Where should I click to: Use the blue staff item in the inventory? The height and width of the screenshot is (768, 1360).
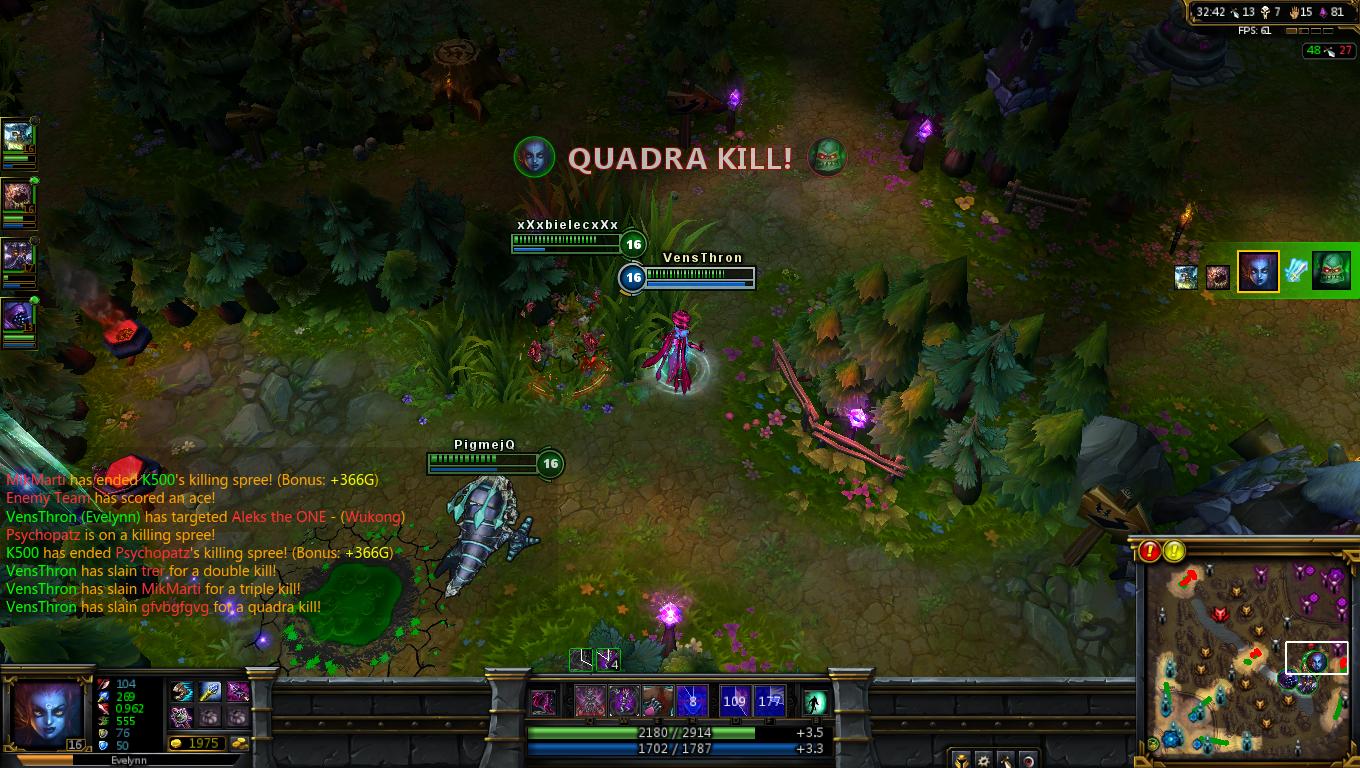209,692
